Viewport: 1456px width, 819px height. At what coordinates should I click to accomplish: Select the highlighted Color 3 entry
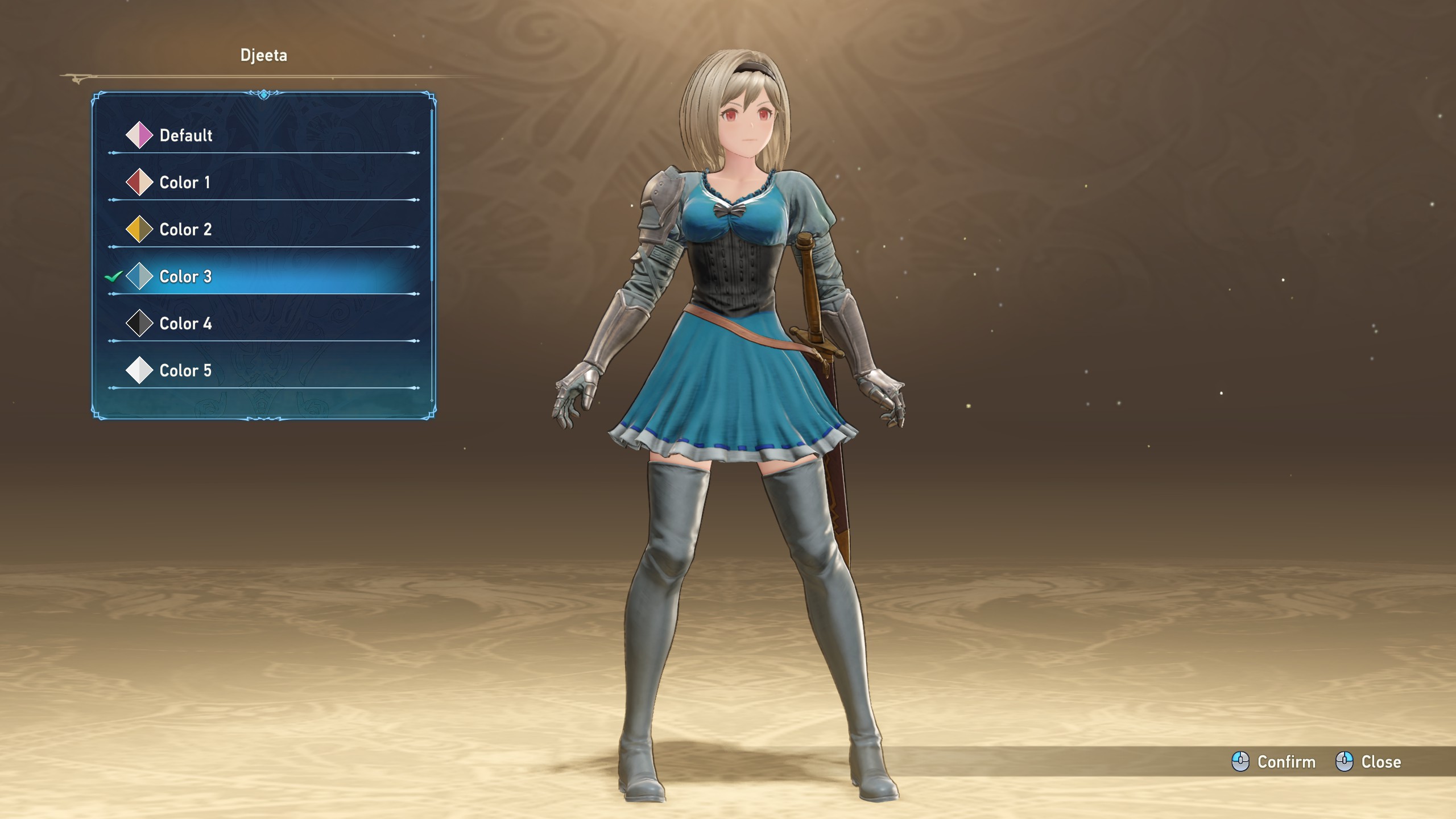click(185, 277)
